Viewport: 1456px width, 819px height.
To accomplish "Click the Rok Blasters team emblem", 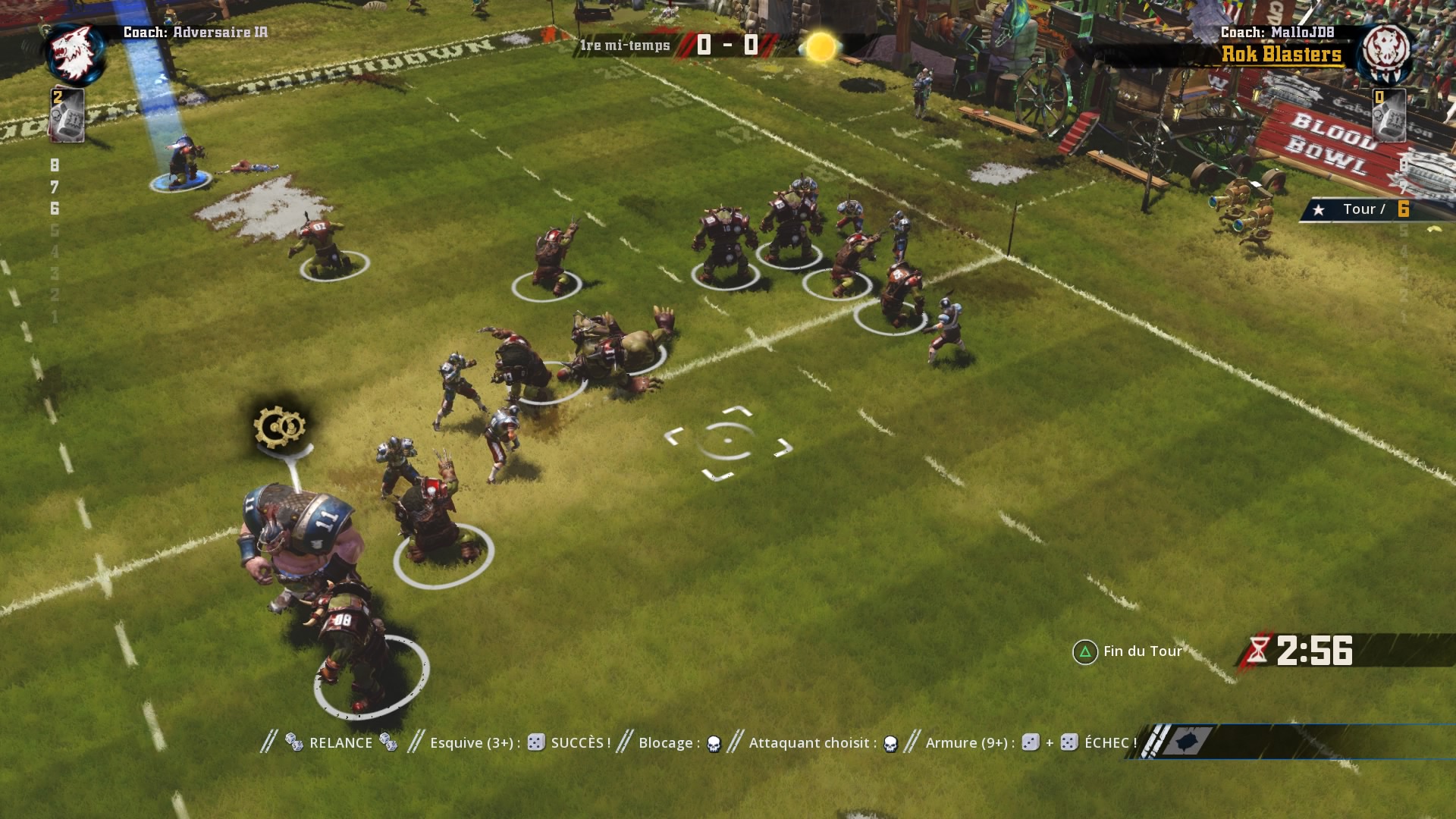I will (1385, 52).
